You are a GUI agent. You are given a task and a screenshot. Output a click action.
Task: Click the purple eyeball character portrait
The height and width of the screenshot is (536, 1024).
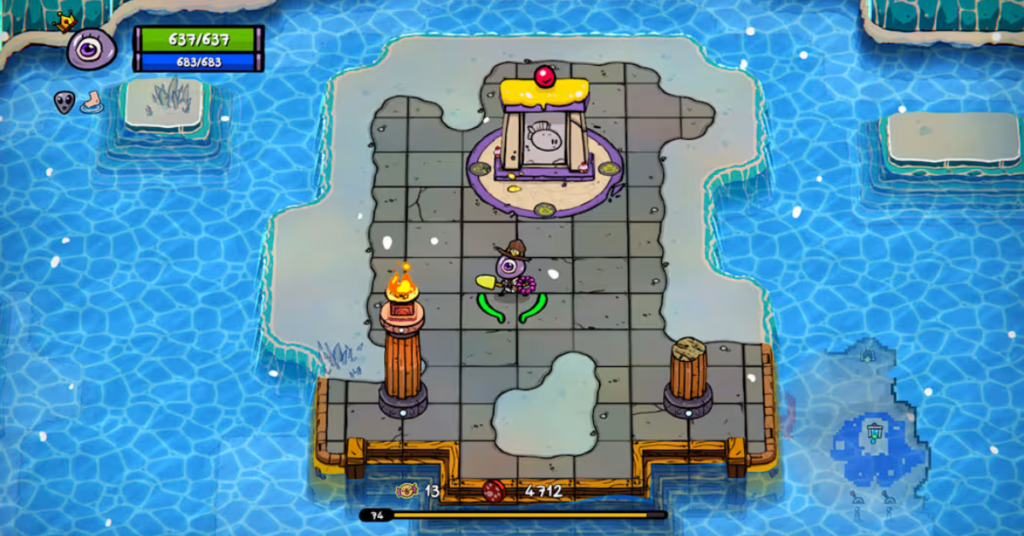91,47
